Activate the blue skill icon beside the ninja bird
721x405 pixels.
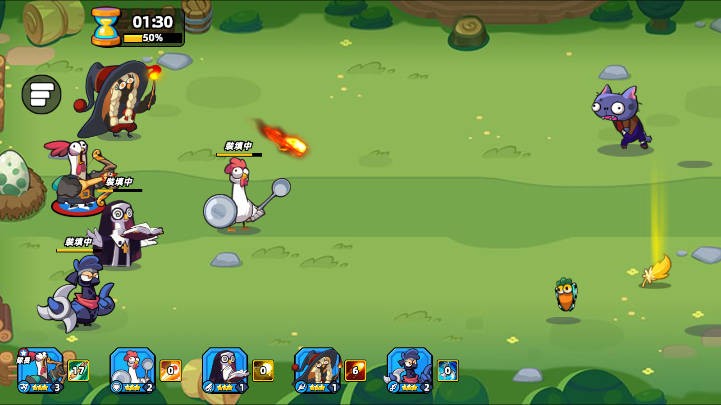[447, 371]
